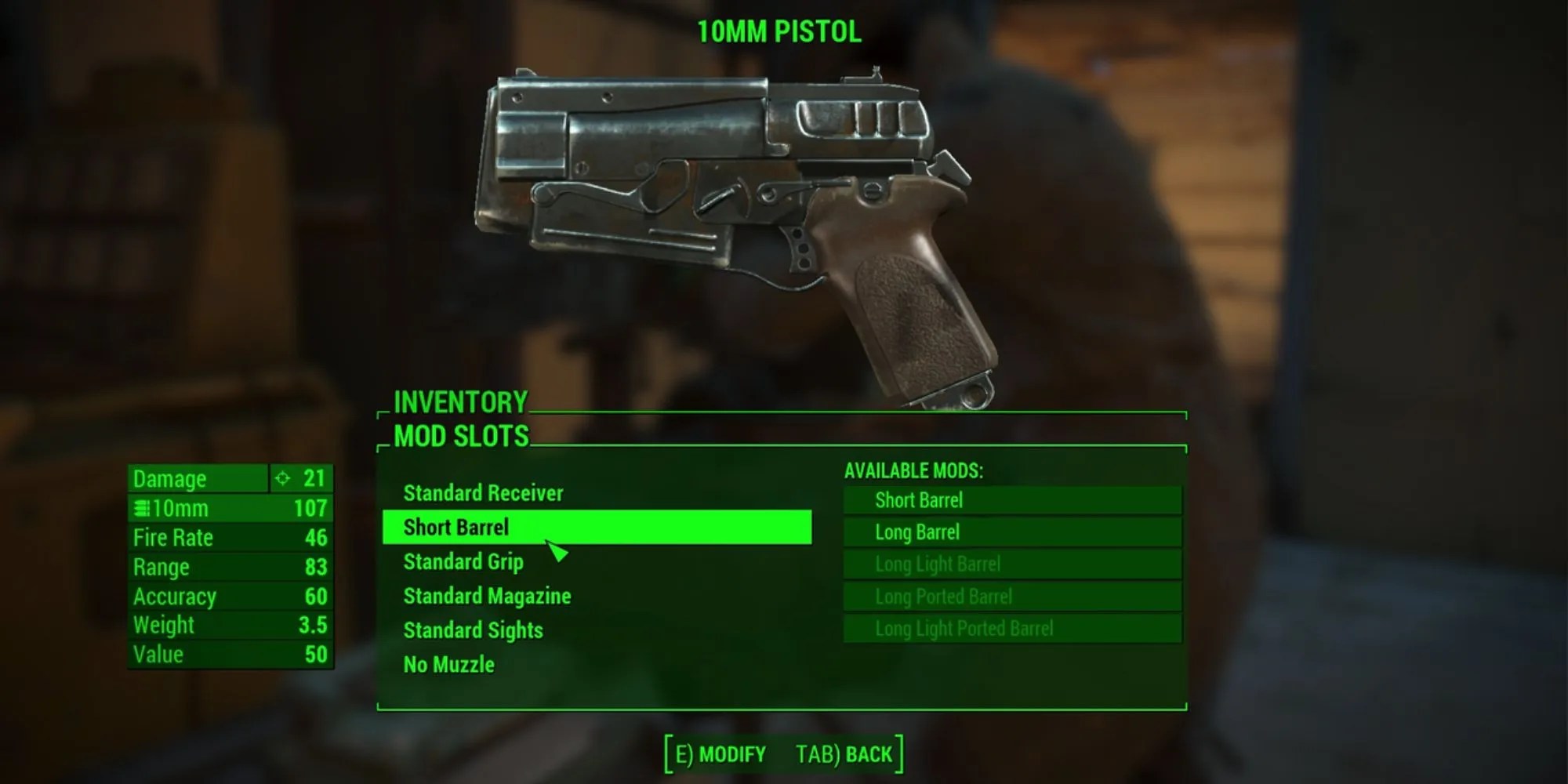Select the Long Light Ported Barrel mod
This screenshot has width=1568, height=784.
pyautogui.click(x=1011, y=629)
